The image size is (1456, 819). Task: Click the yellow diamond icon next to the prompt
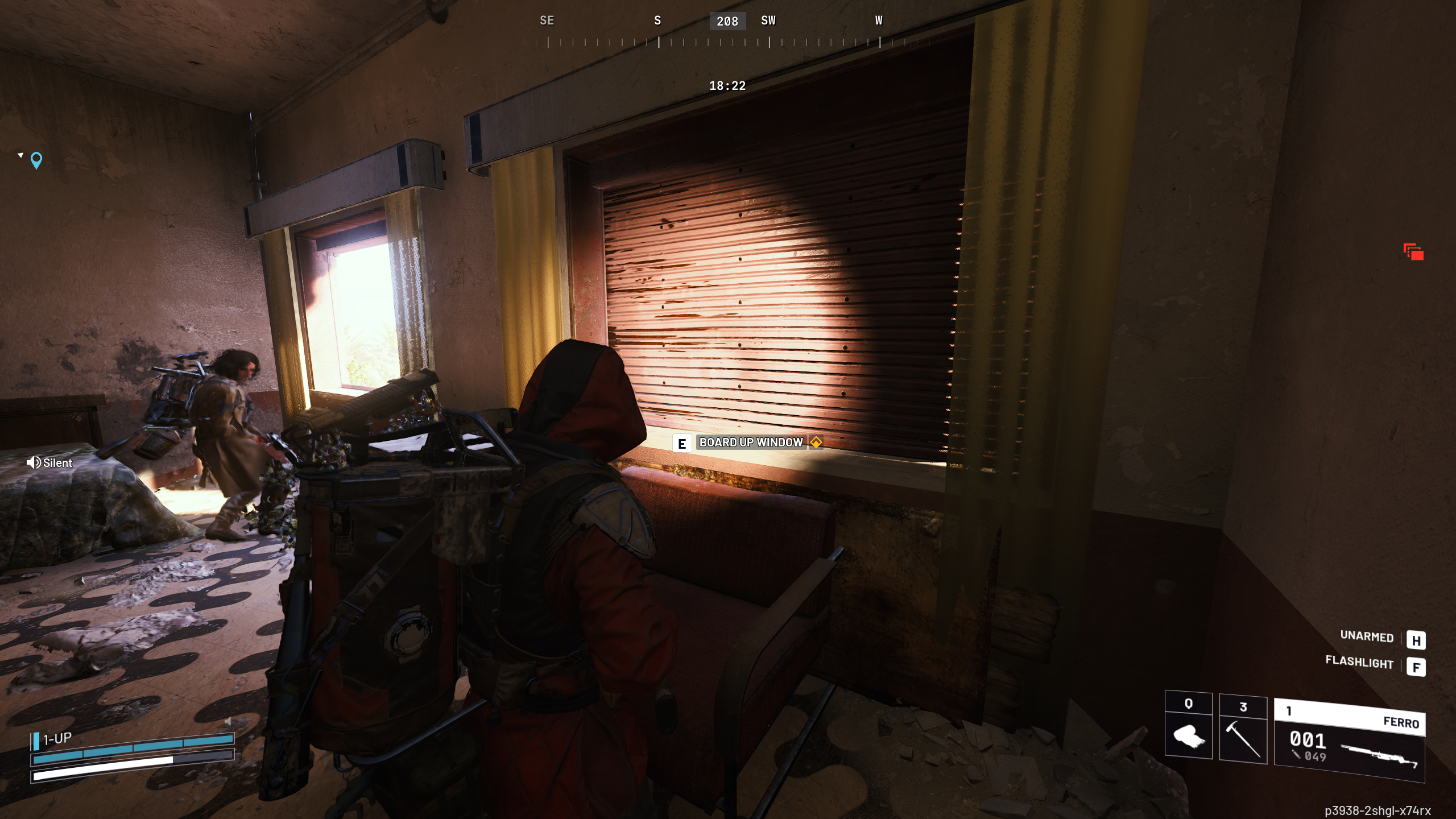[815, 442]
